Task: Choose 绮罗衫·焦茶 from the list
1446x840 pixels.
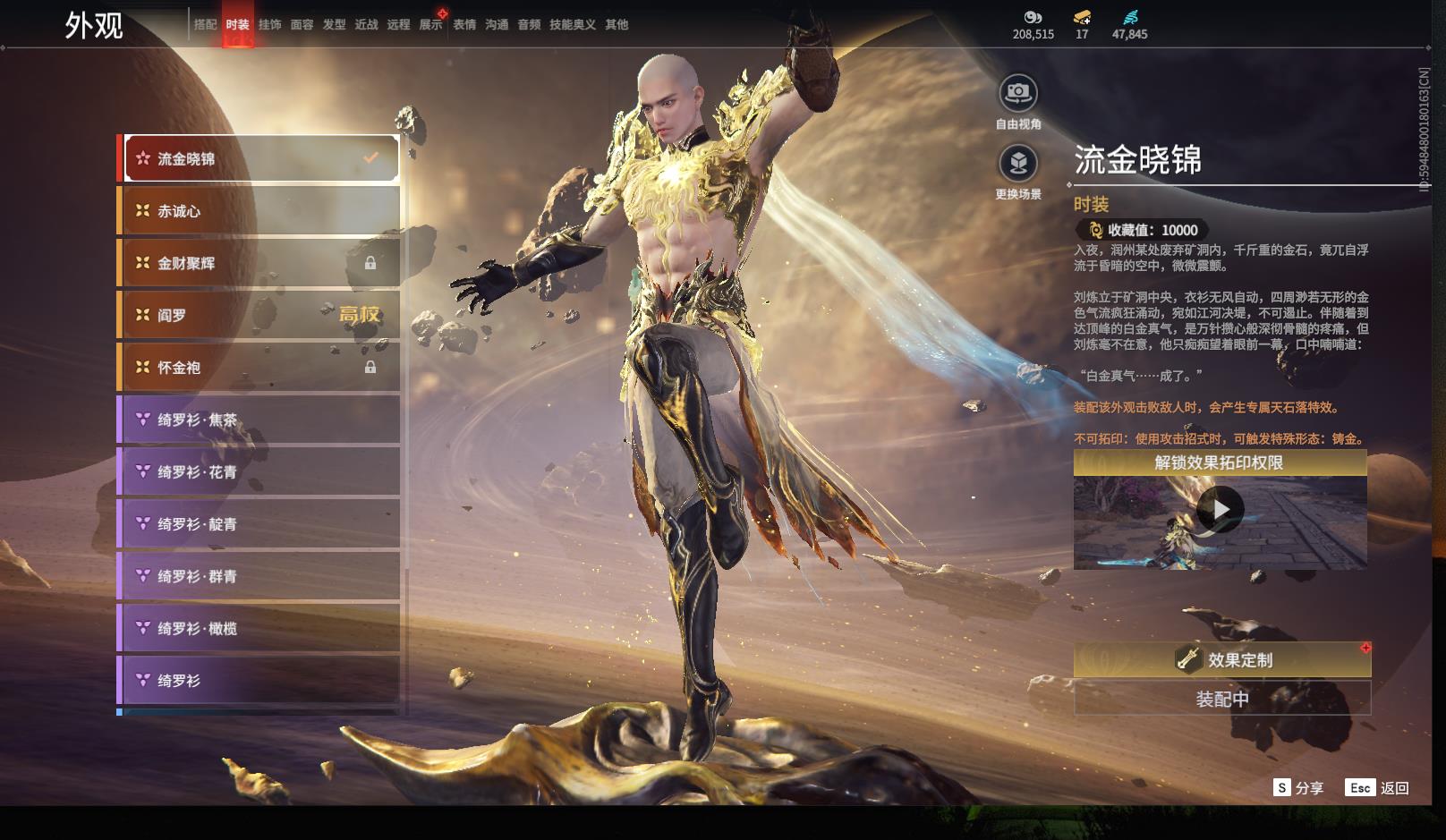Action: coord(259,420)
